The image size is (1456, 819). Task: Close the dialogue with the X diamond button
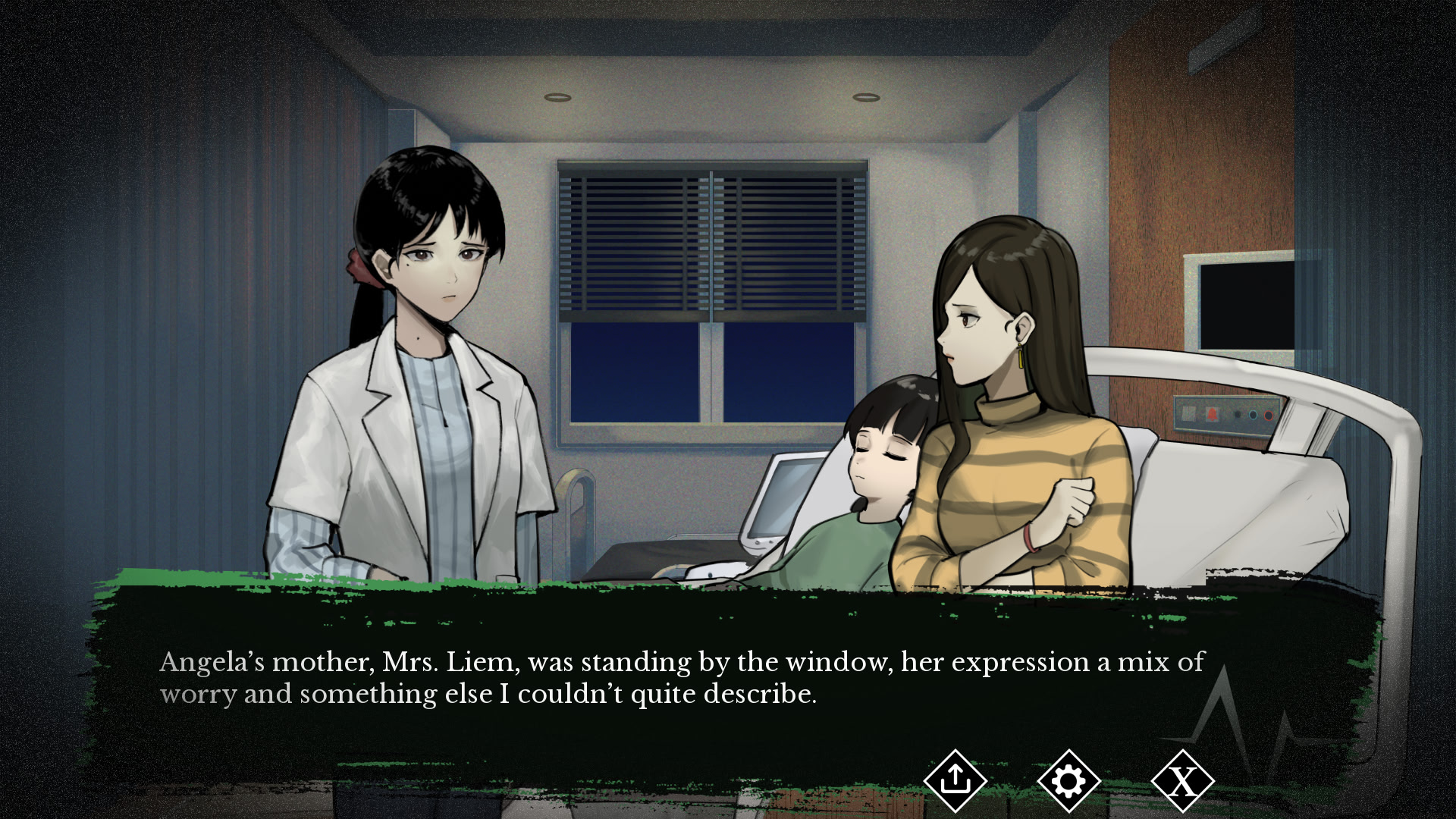[1182, 780]
